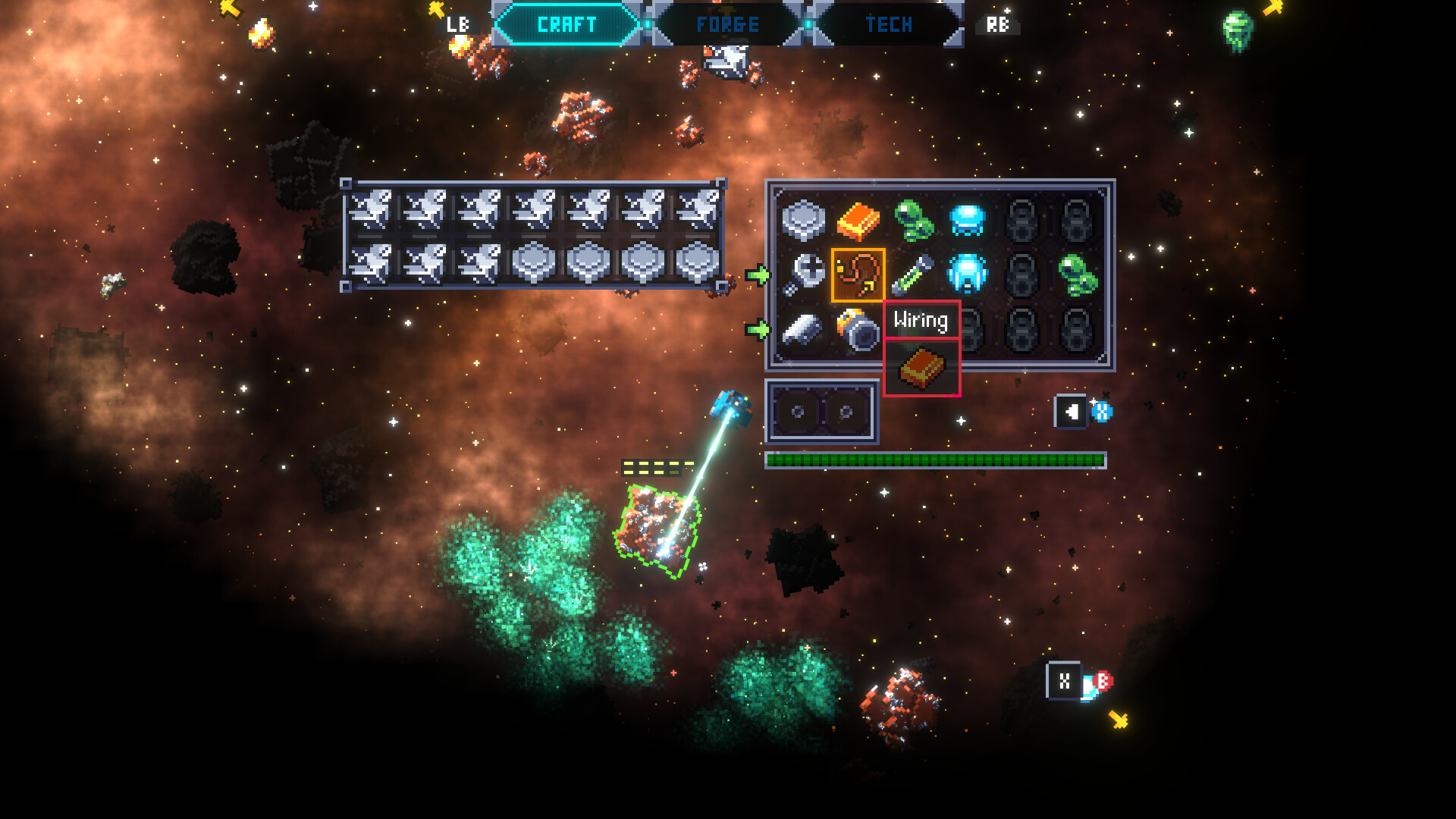The height and width of the screenshot is (819, 1456).
Task: Select the blue dome crystal recipe
Action: pos(967,220)
